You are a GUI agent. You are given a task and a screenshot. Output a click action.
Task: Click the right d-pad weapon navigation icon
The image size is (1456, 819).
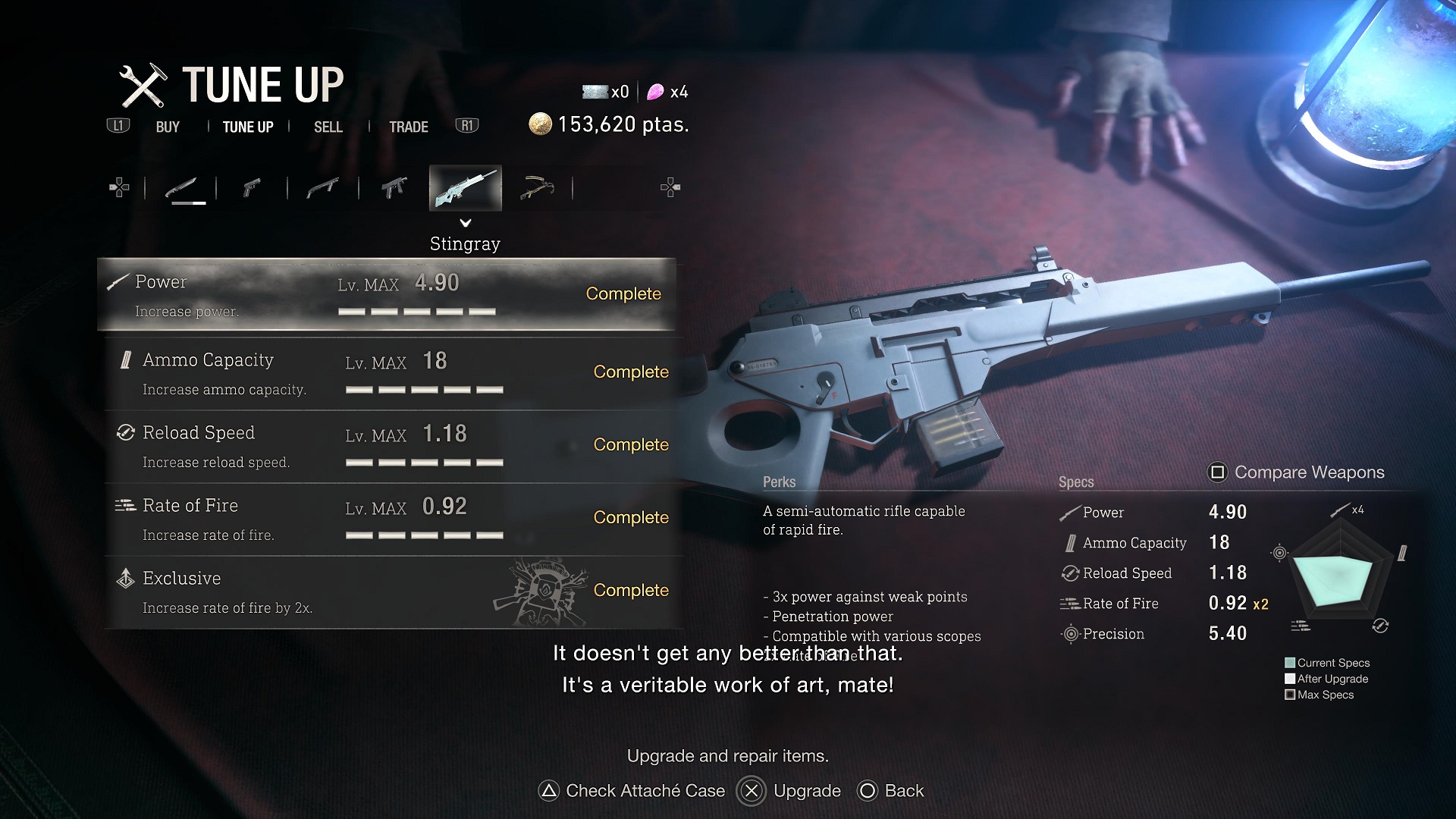pyautogui.click(x=669, y=187)
